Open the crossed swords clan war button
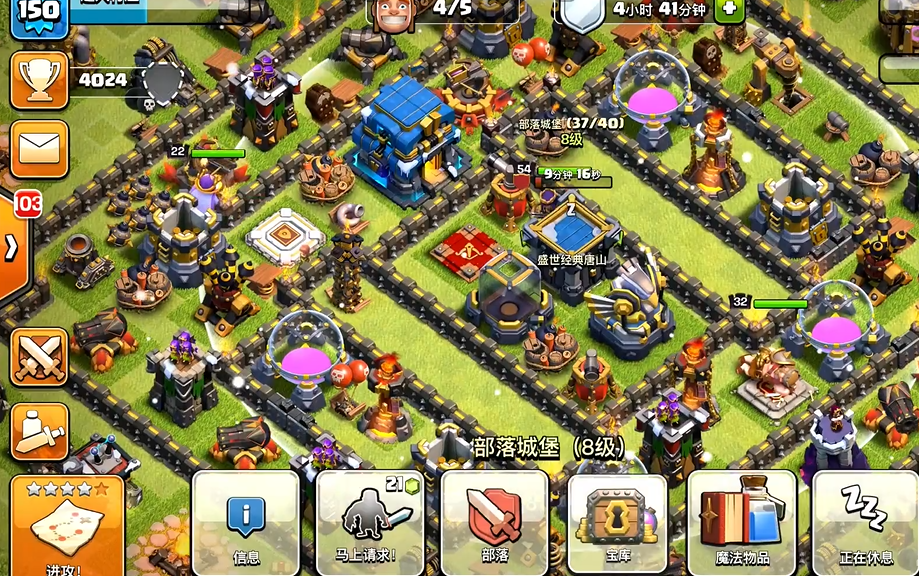The height and width of the screenshot is (576, 919). point(39,359)
